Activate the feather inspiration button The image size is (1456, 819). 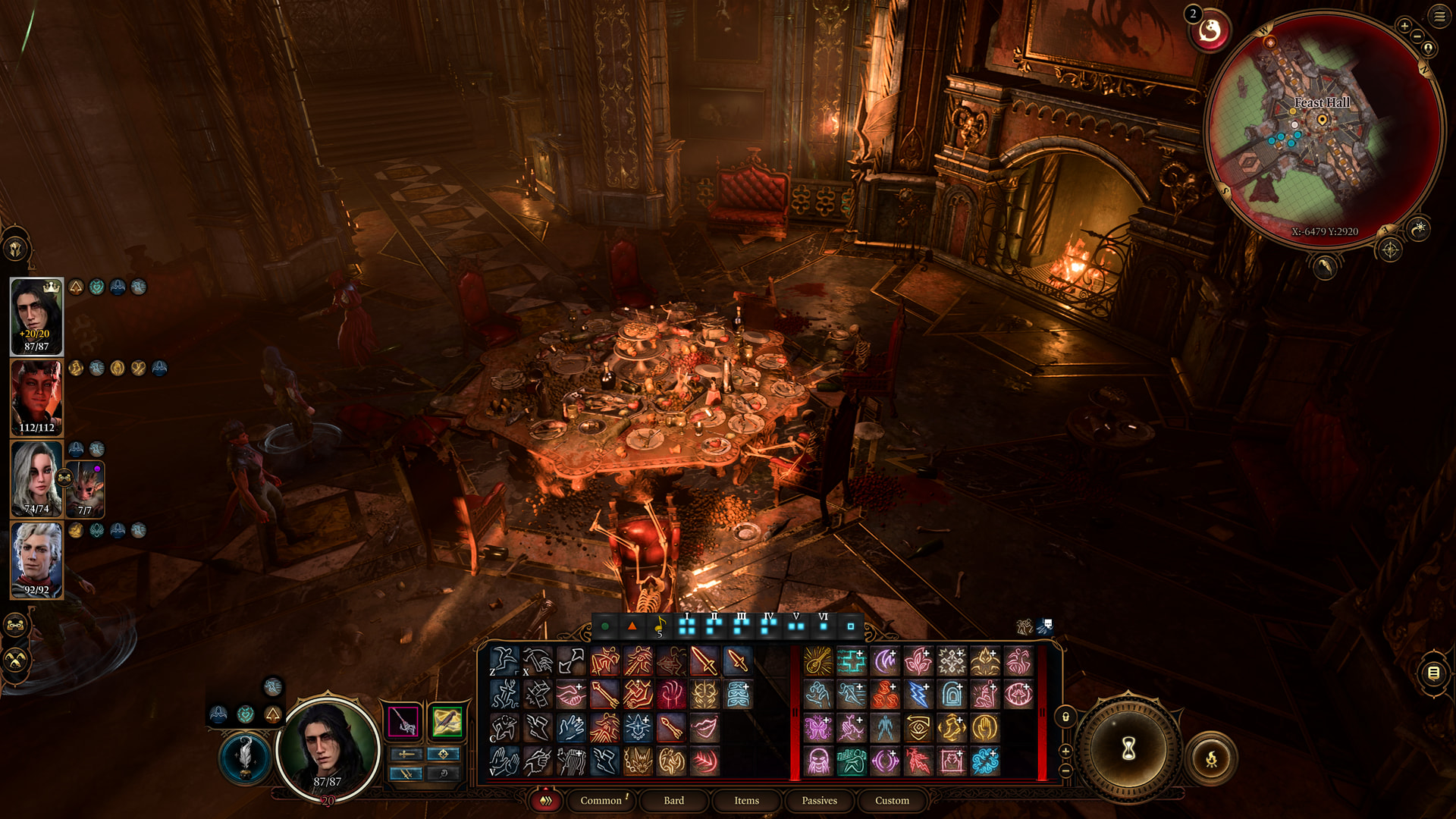(245, 757)
